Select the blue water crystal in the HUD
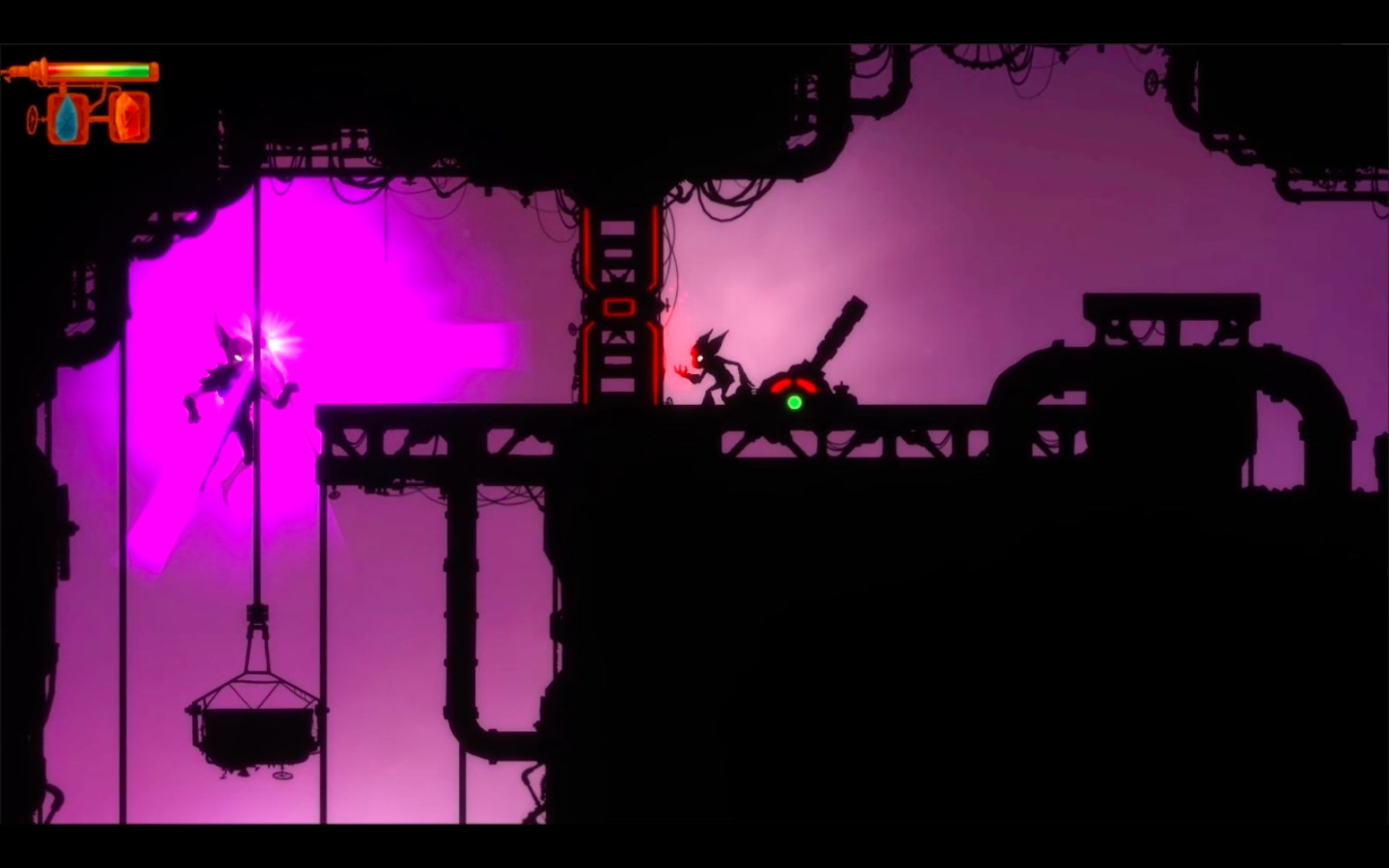 click(65, 118)
